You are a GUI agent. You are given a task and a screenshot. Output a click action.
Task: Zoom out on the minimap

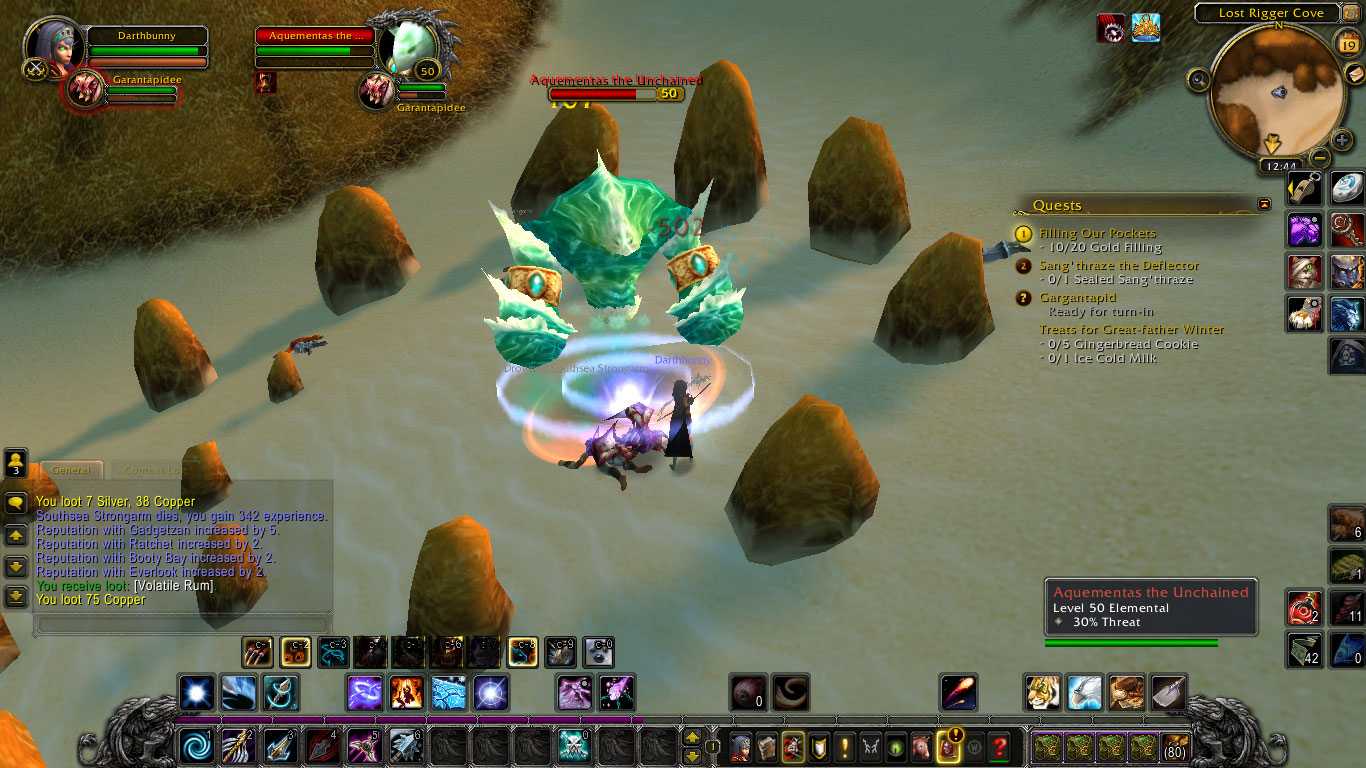pyautogui.click(x=1320, y=158)
